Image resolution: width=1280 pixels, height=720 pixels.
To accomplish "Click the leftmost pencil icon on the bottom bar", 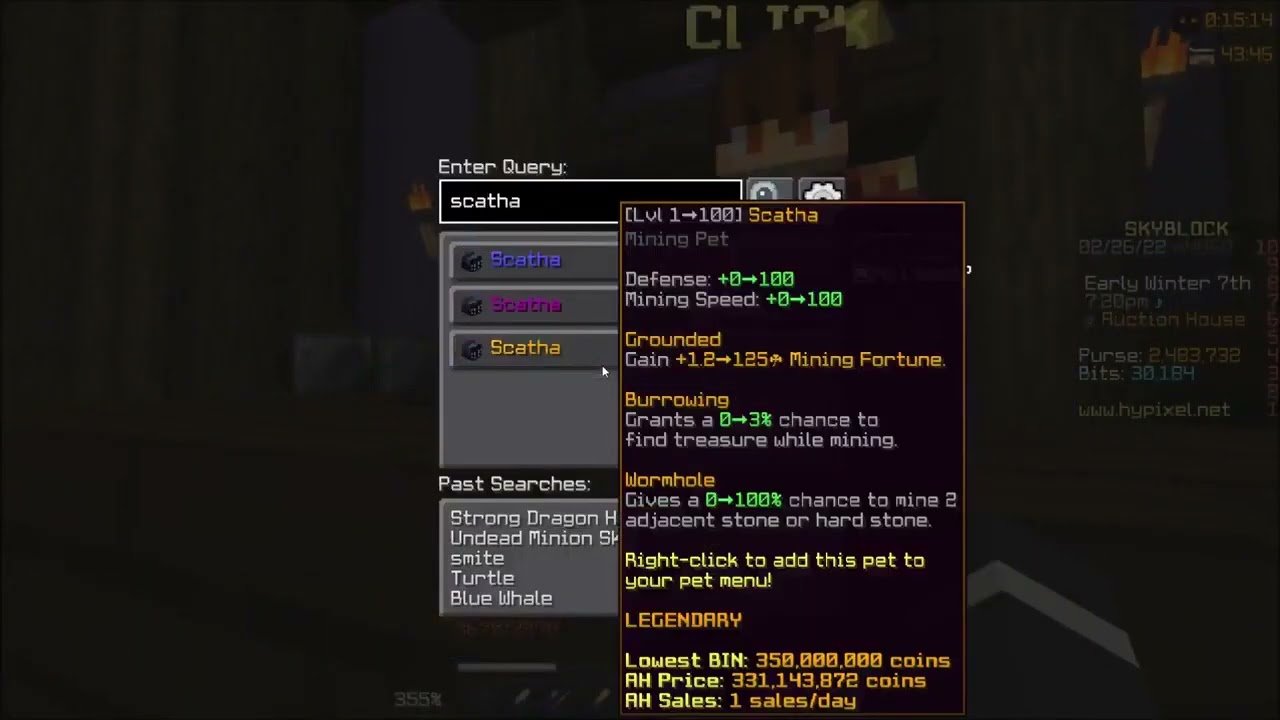I will pos(521,697).
